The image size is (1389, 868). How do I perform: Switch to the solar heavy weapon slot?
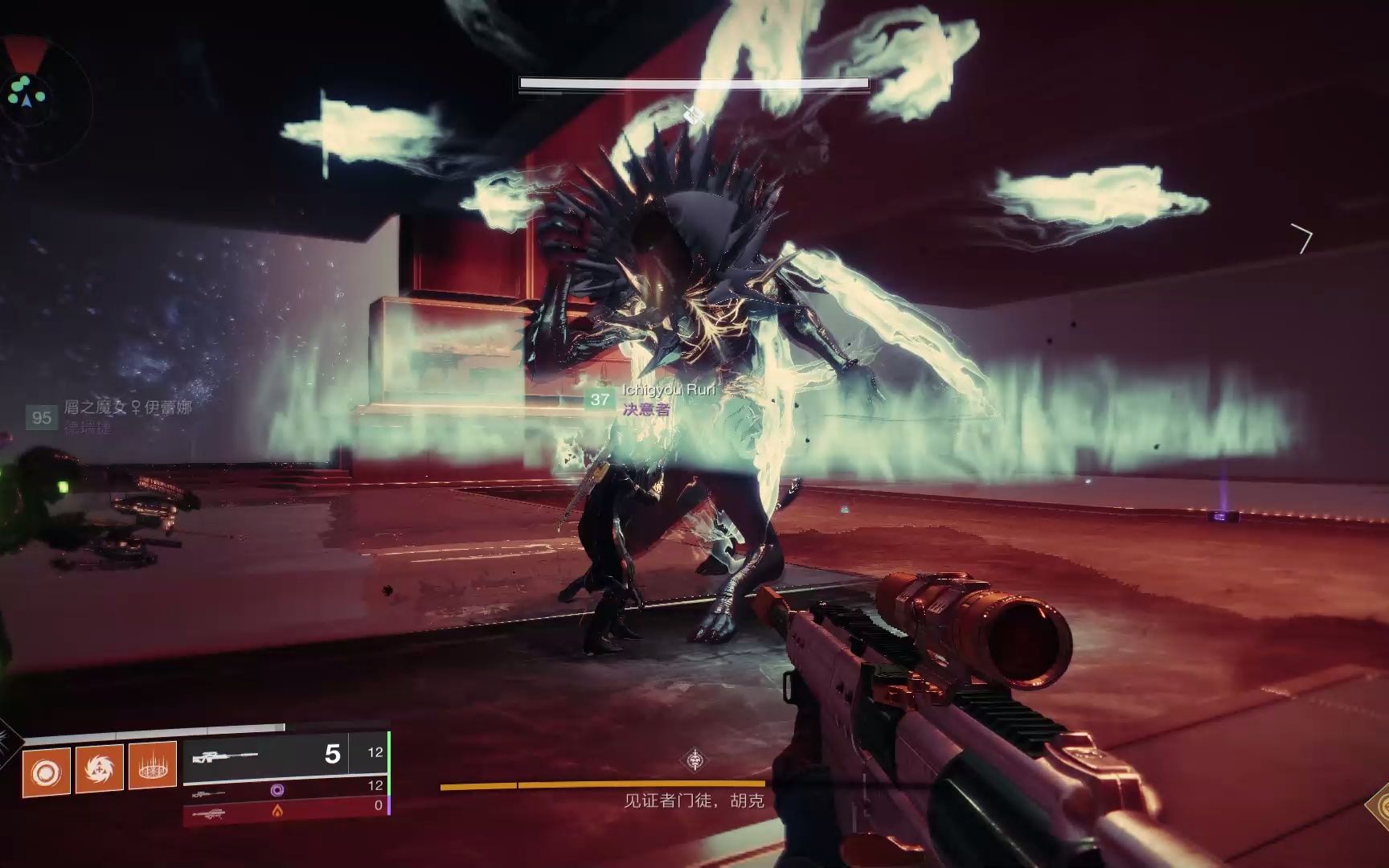click(285, 811)
